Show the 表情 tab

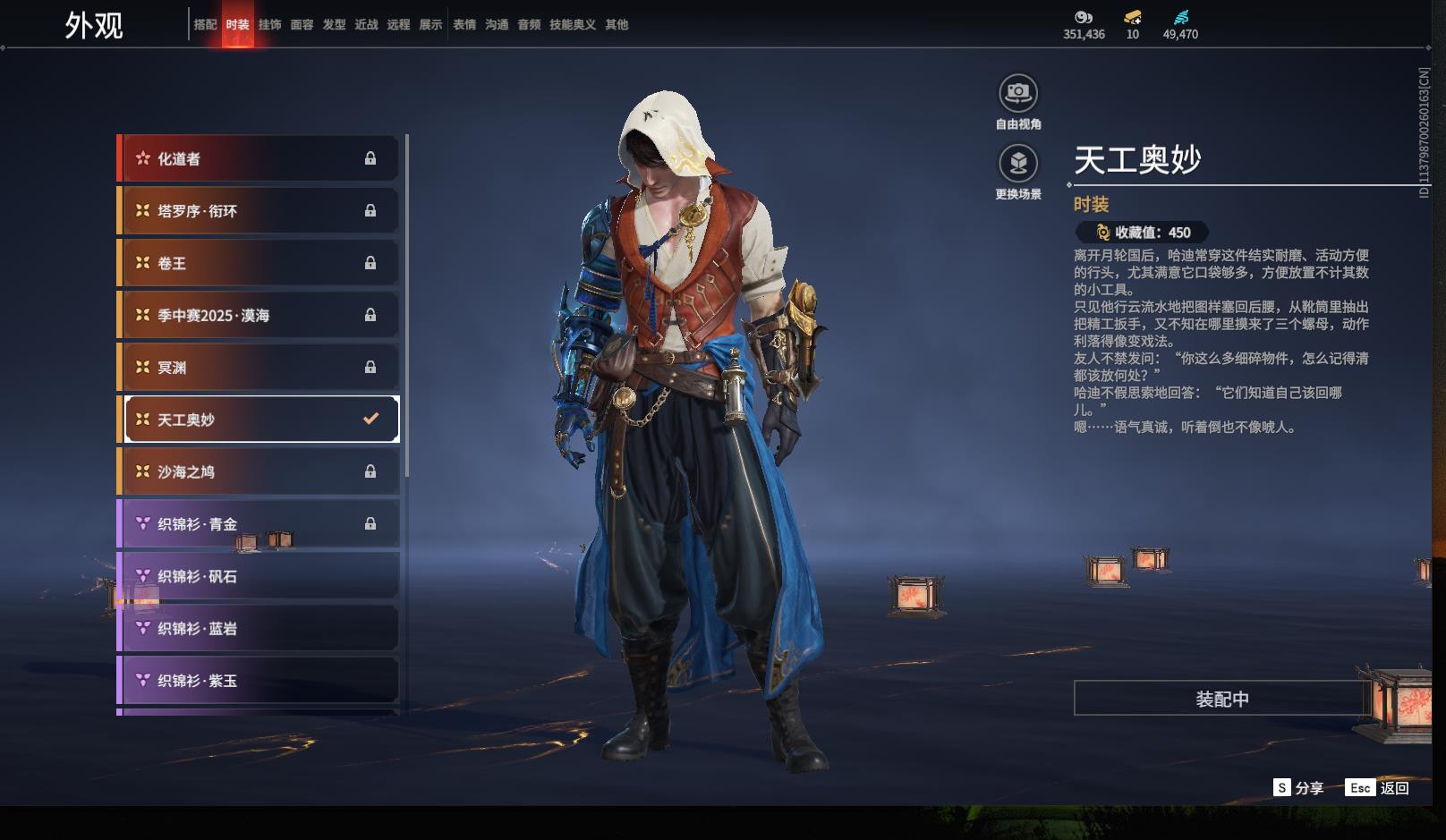[x=464, y=25]
